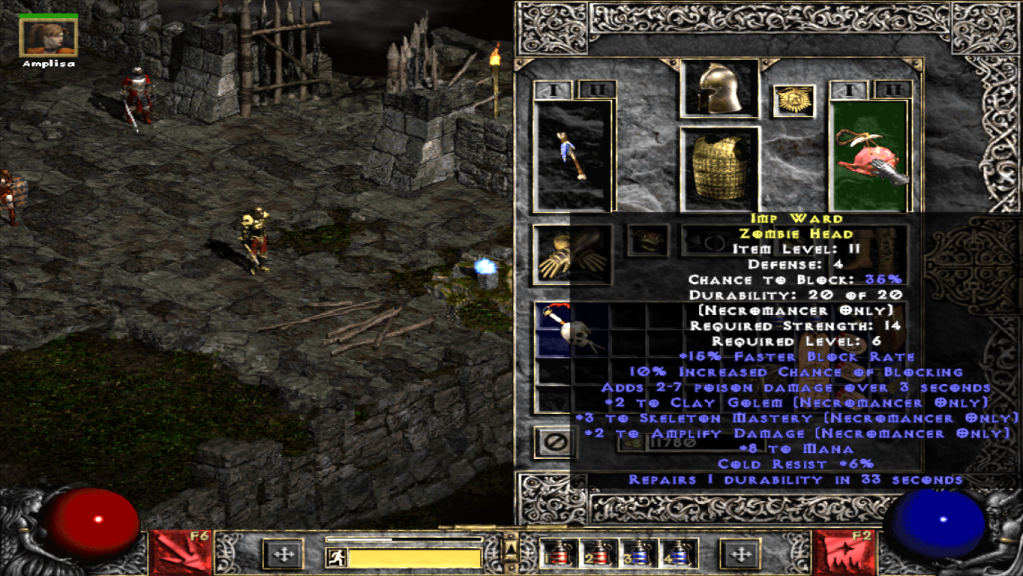Toggle the run/walk button
The image size is (1023, 576).
pyautogui.click(x=338, y=557)
